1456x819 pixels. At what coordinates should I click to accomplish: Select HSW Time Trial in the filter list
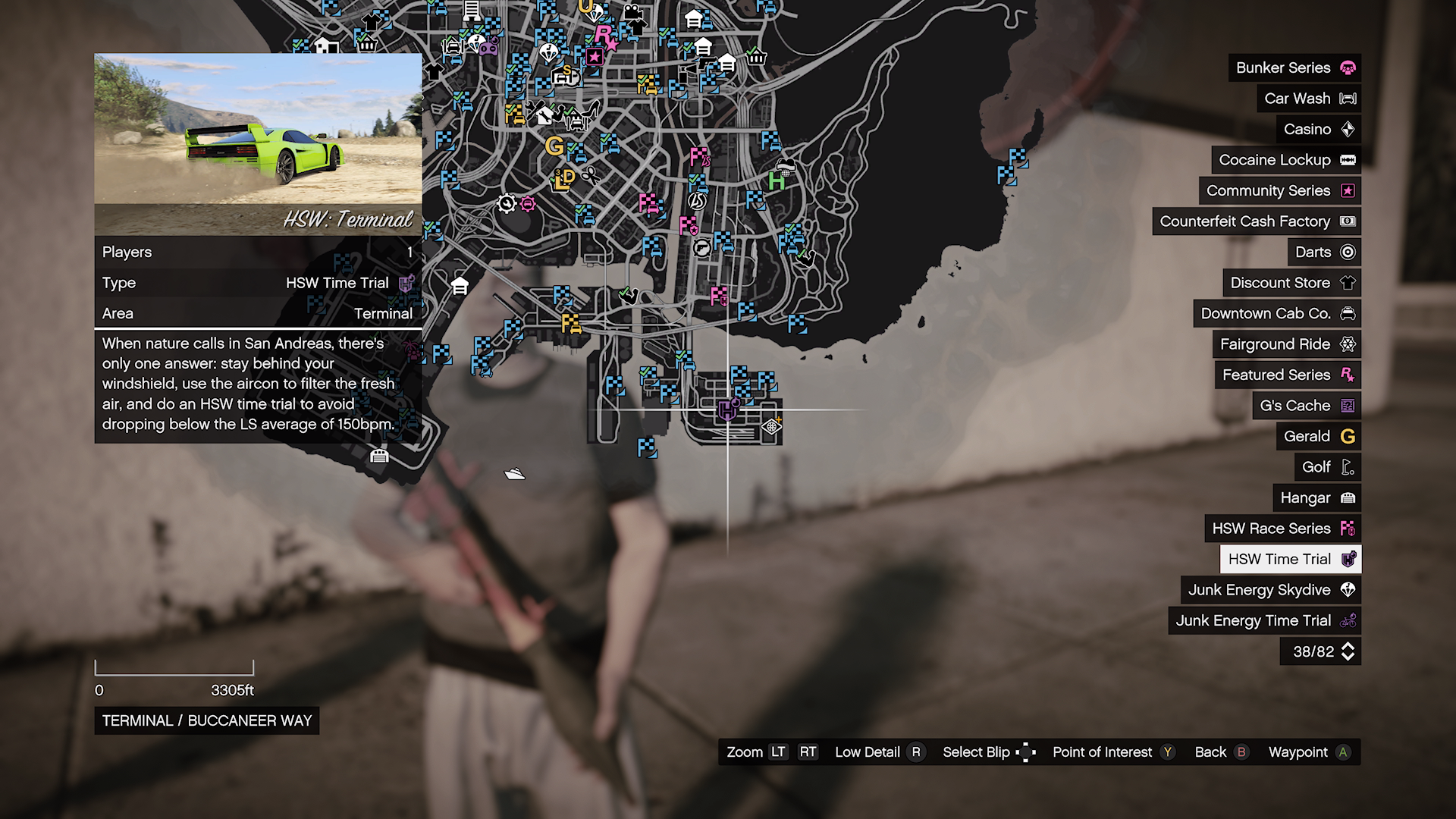click(1289, 559)
